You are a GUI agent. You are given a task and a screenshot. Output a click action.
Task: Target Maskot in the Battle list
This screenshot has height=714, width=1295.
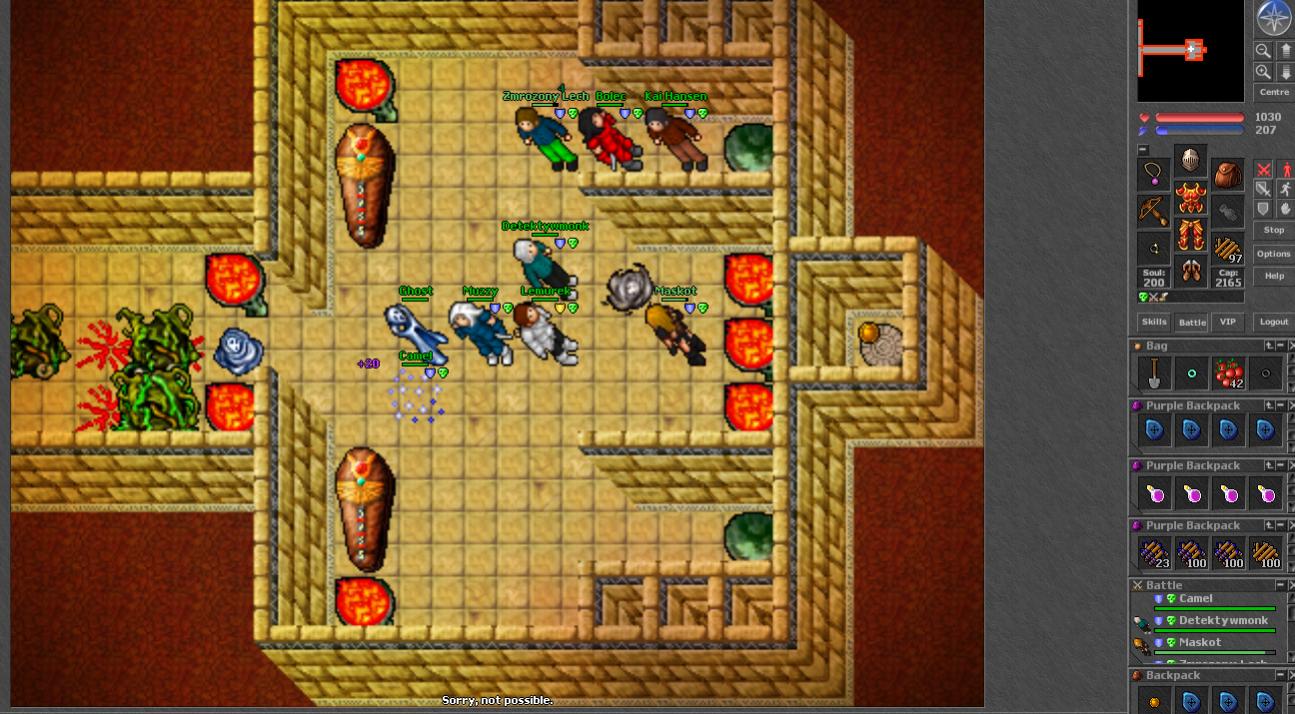click(x=1199, y=643)
